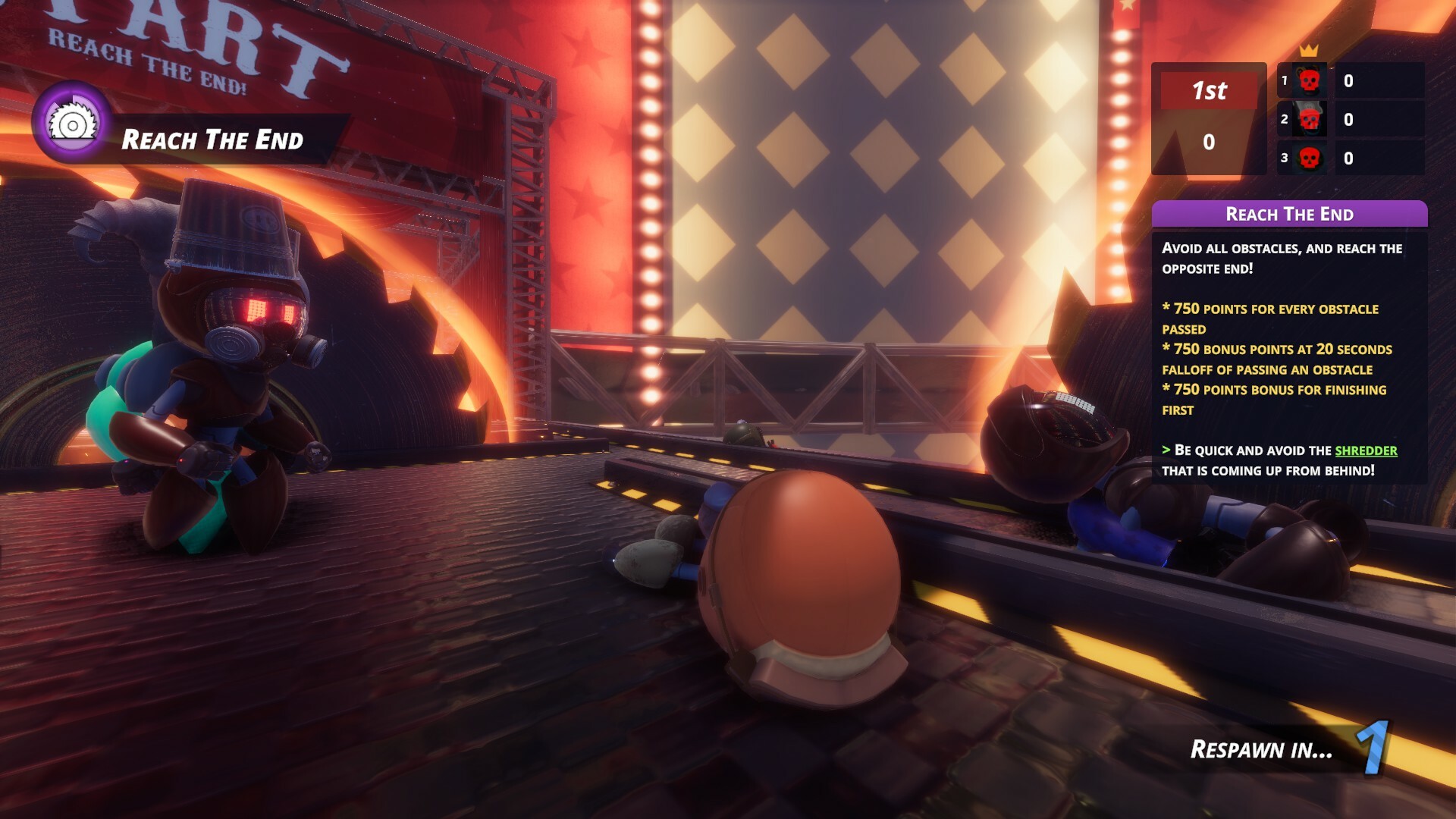Click the red 1st place rank badge
The image size is (1456, 819).
pos(1209,92)
